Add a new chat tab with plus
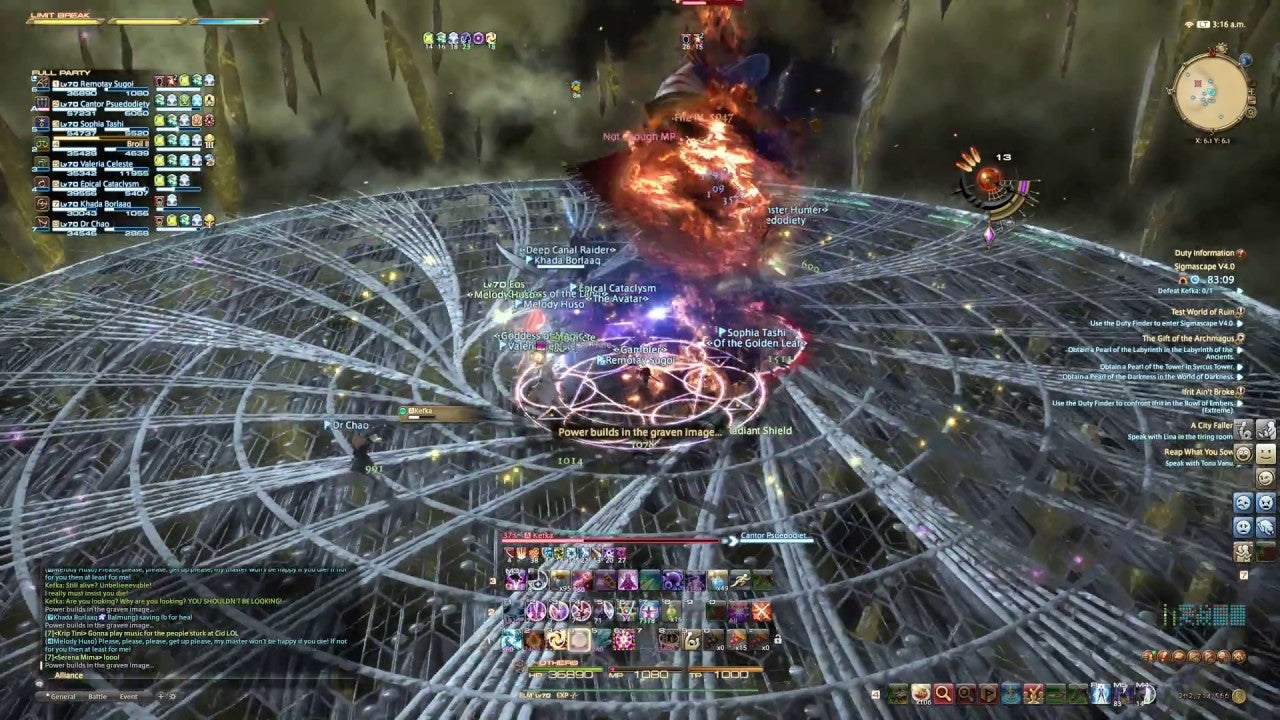Screen dimensions: 1280x720 click(x=161, y=696)
